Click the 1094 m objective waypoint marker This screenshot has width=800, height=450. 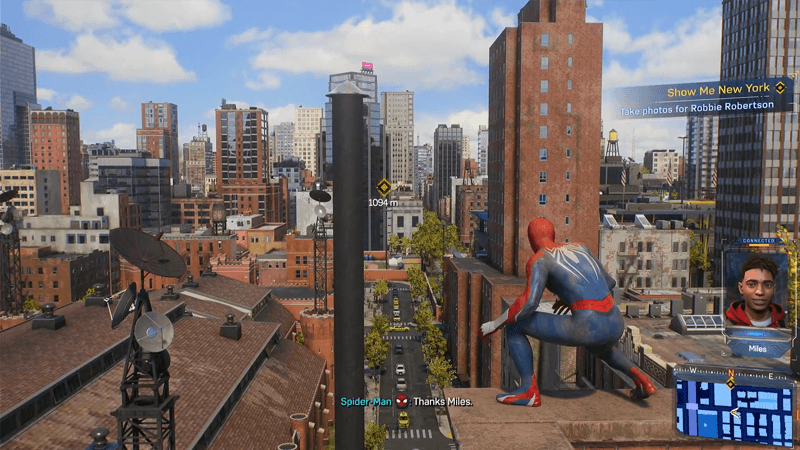tap(383, 186)
